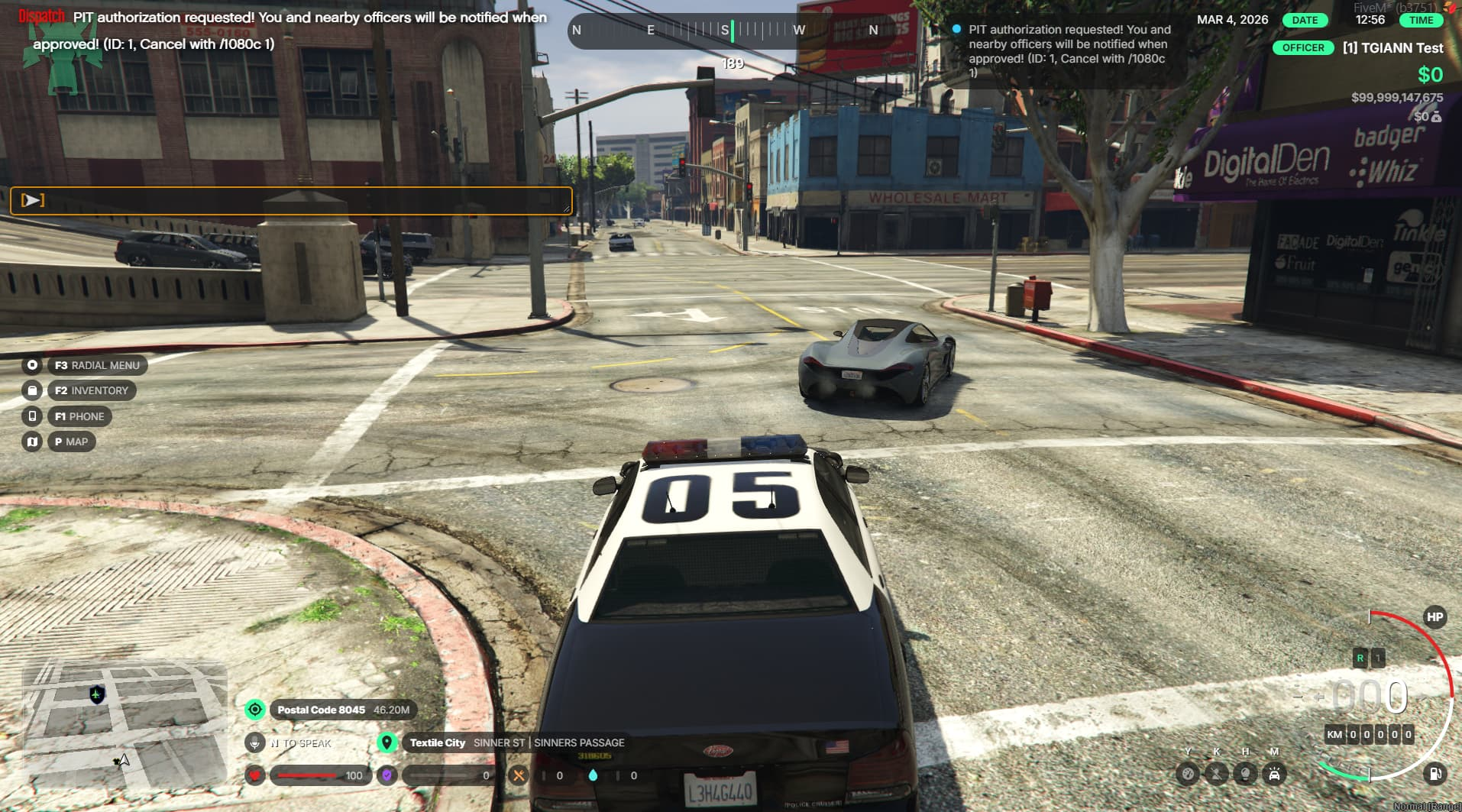Open the F1 Phone entry

pyautogui.click(x=79, y=416)
